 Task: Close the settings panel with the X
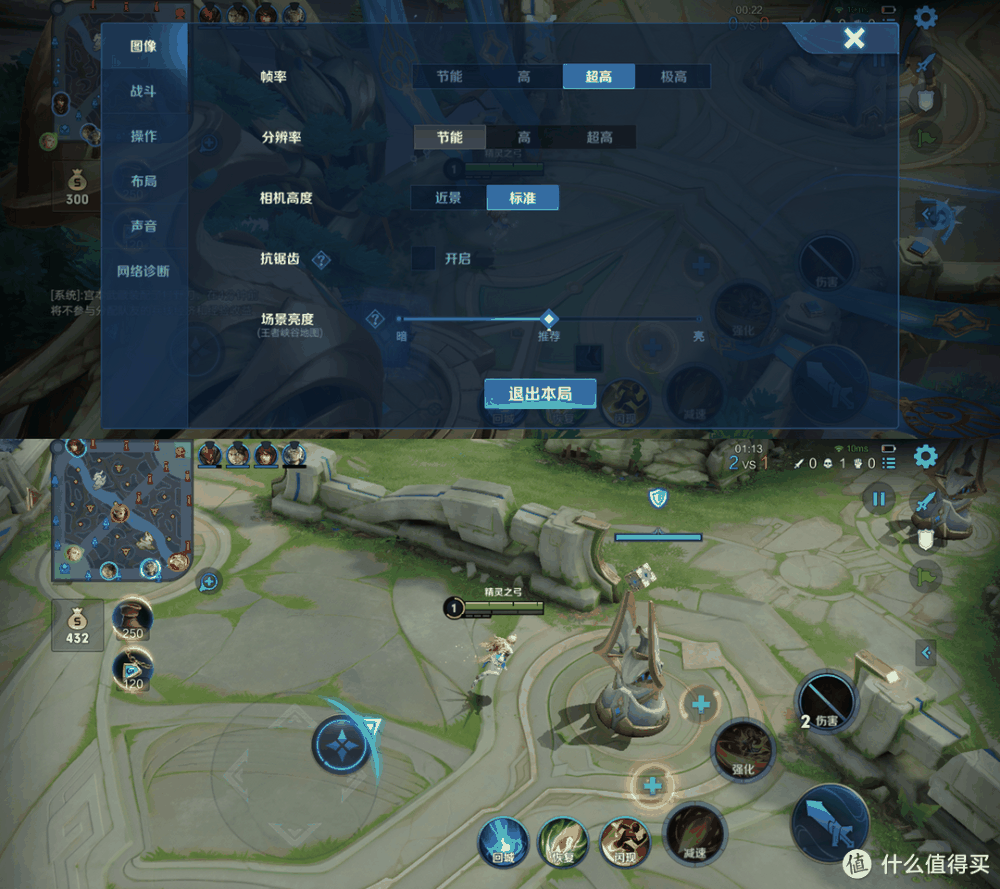point(853,39)
